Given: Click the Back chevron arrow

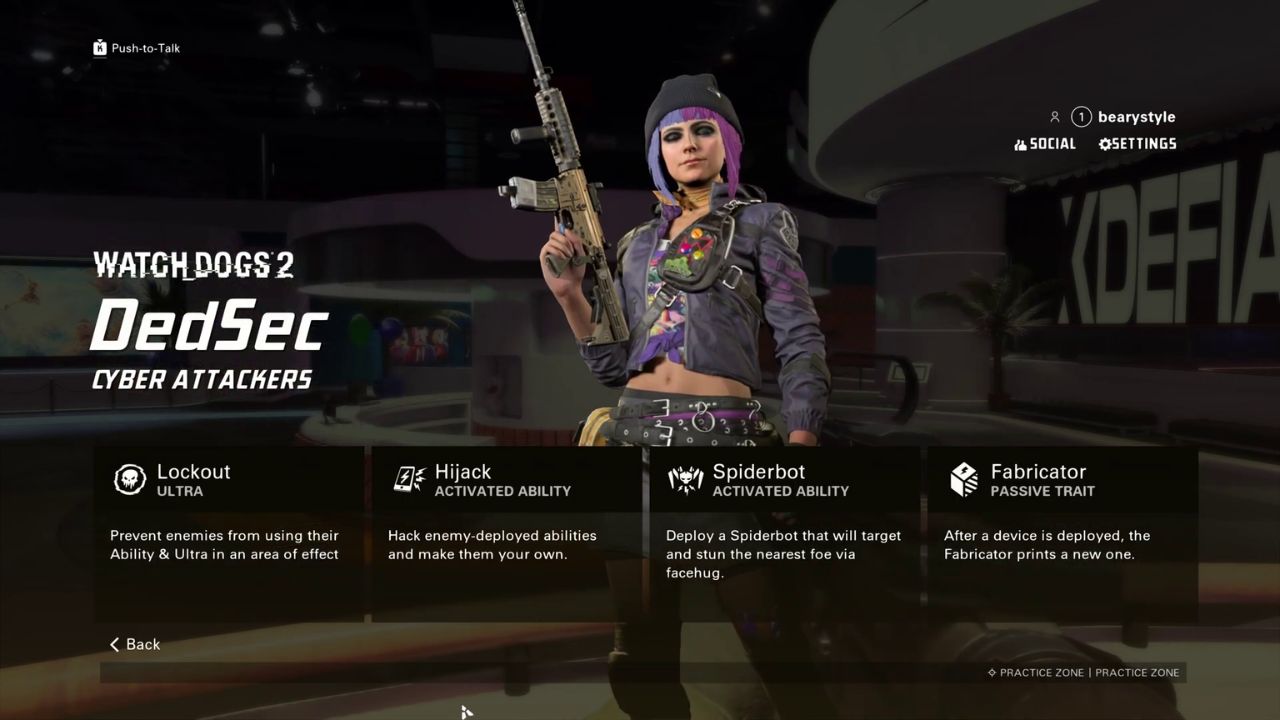Looking at the screenshot, I should [115, 644].
